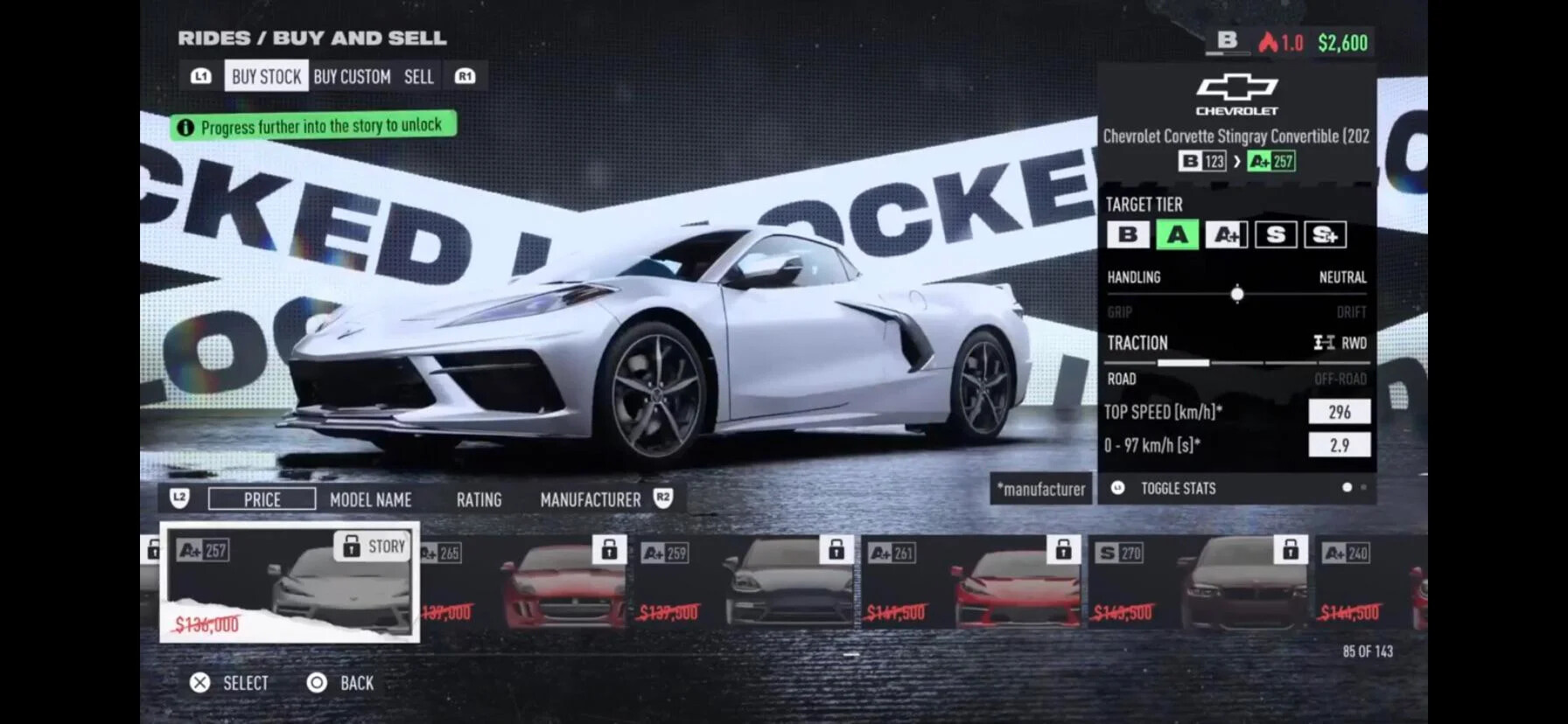This screenshot has height=724, width=1568.
Task: Choose target tier S
Action: (x=1275, y=234)
